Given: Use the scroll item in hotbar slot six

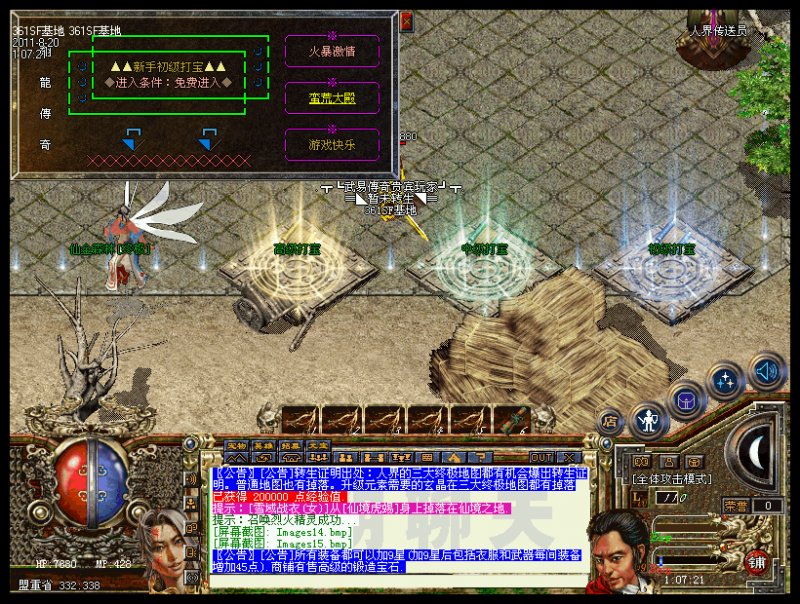Looking at the screenshot, I should click(x=513, y=420).
